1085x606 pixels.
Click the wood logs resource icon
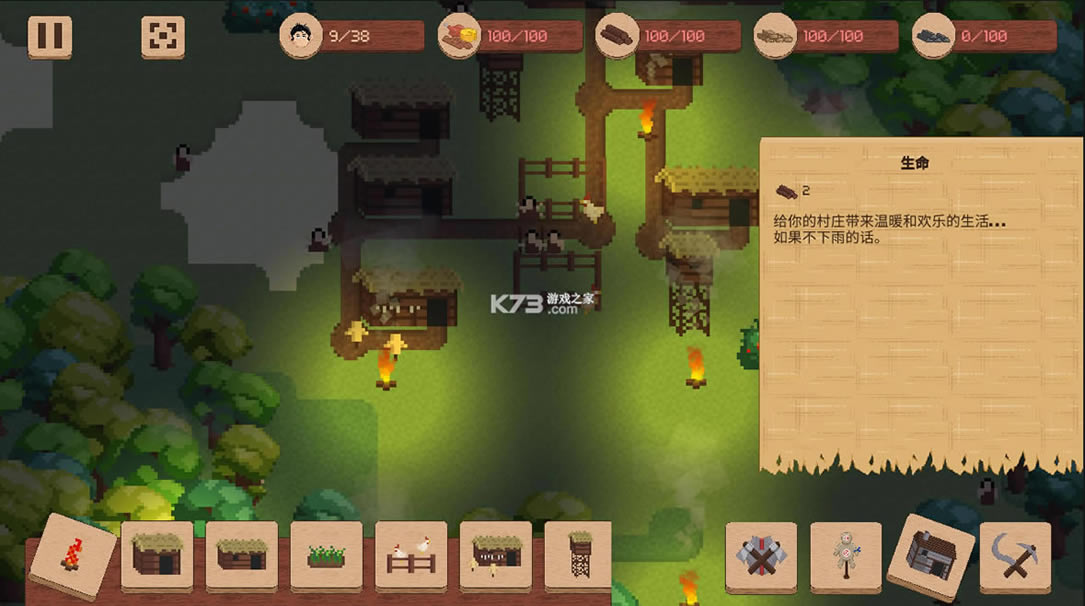point(617,37)
